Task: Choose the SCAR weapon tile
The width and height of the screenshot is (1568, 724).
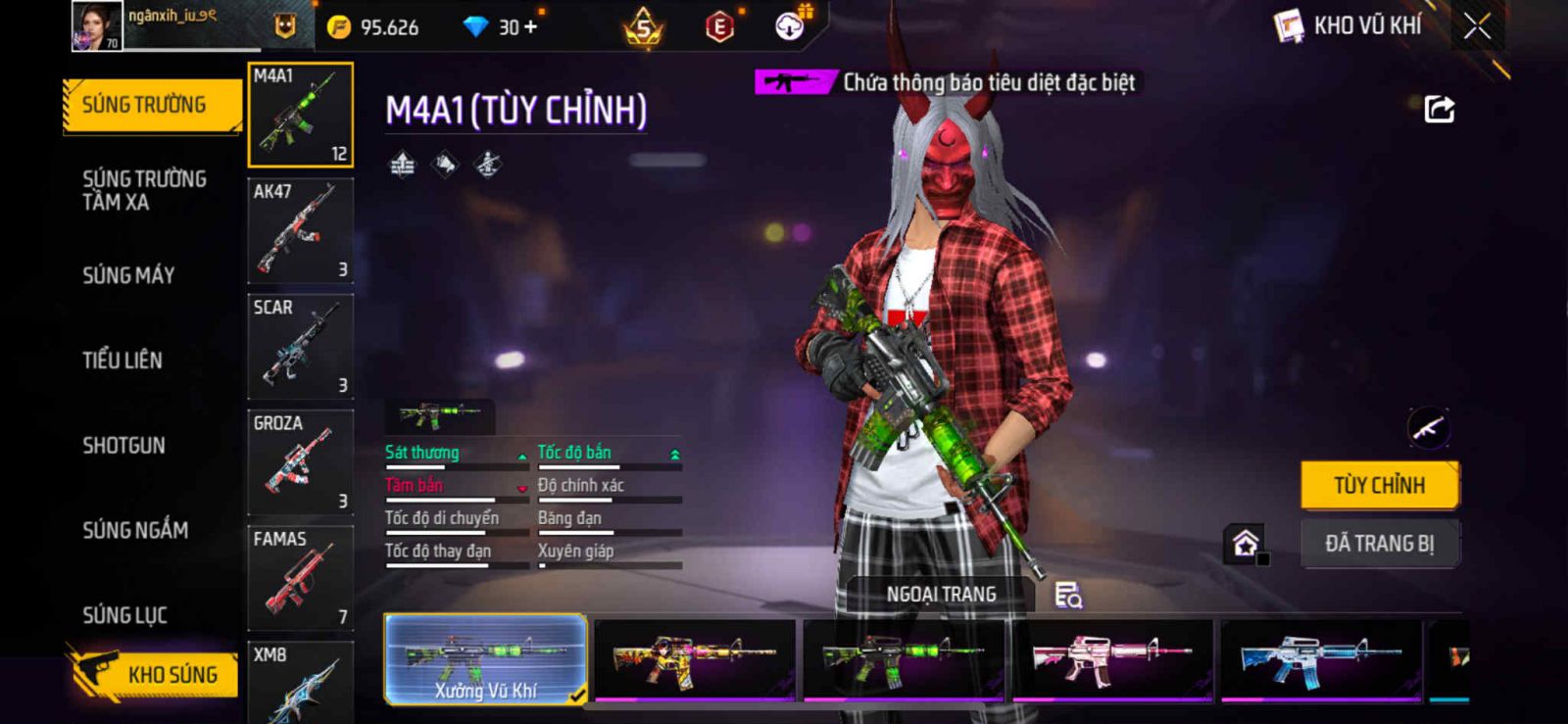Action: click(x=300, y=347)
